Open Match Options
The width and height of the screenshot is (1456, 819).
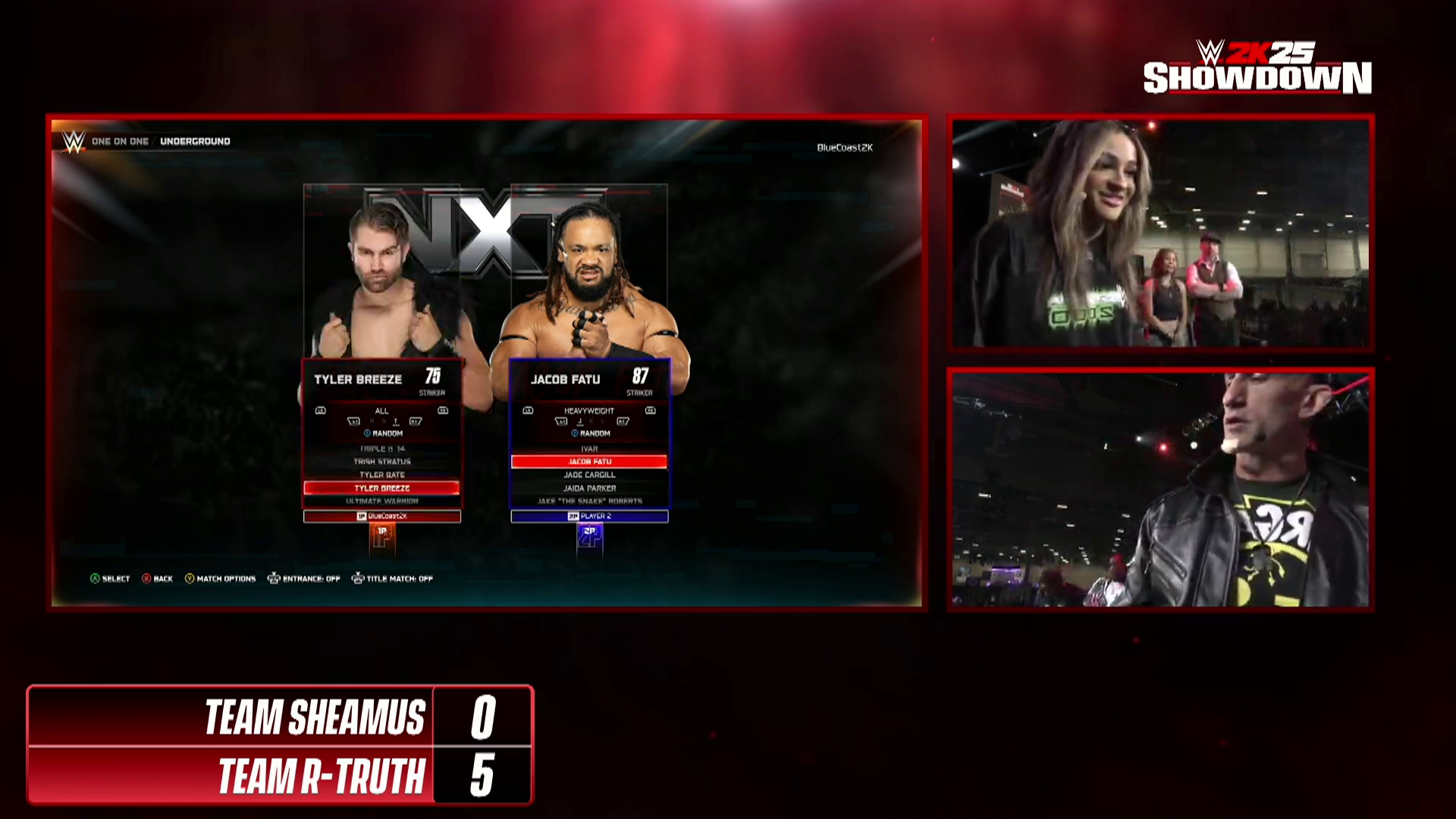(x=220, y=579)
